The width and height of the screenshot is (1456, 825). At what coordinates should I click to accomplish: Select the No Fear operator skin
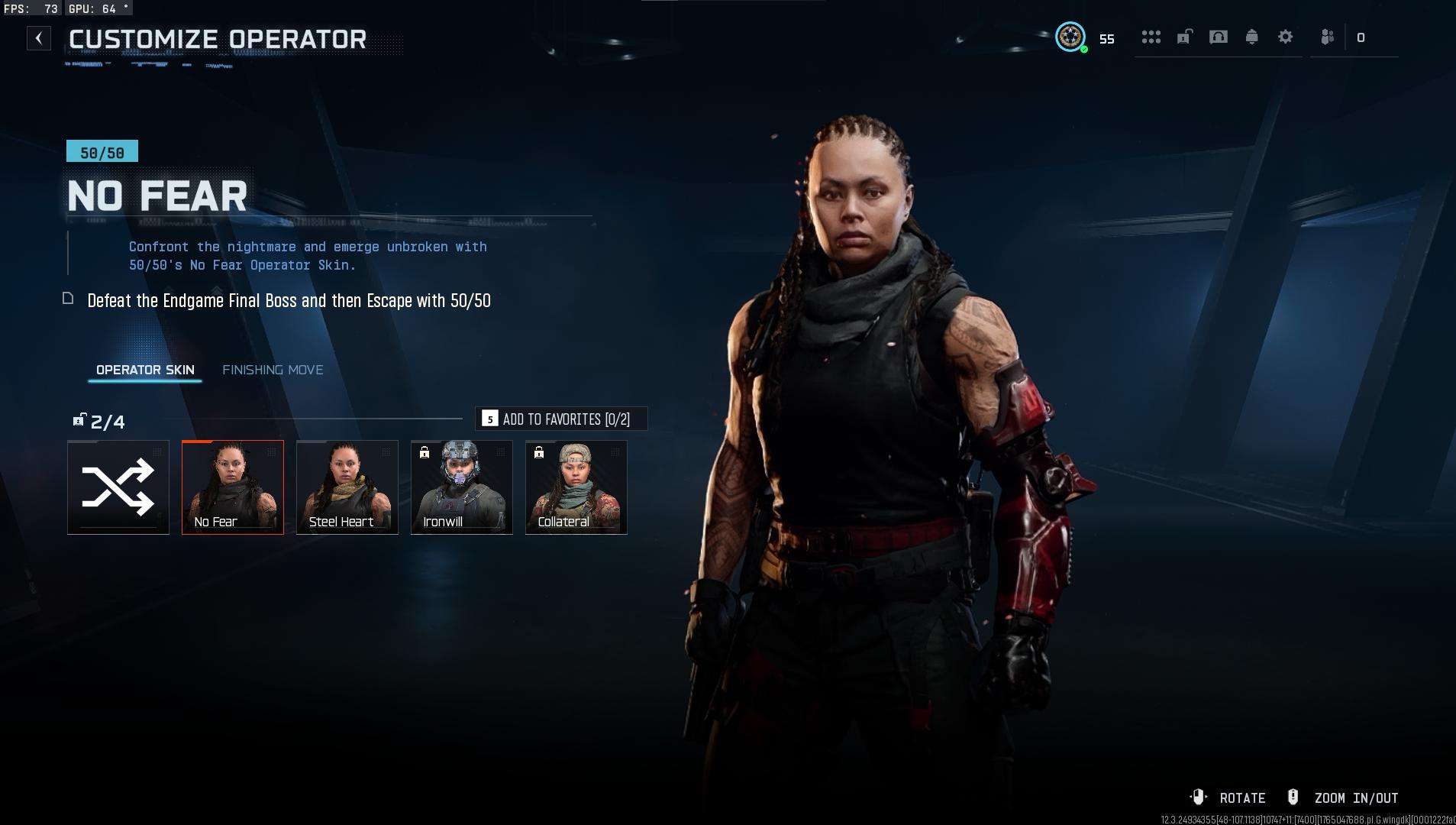233,487
